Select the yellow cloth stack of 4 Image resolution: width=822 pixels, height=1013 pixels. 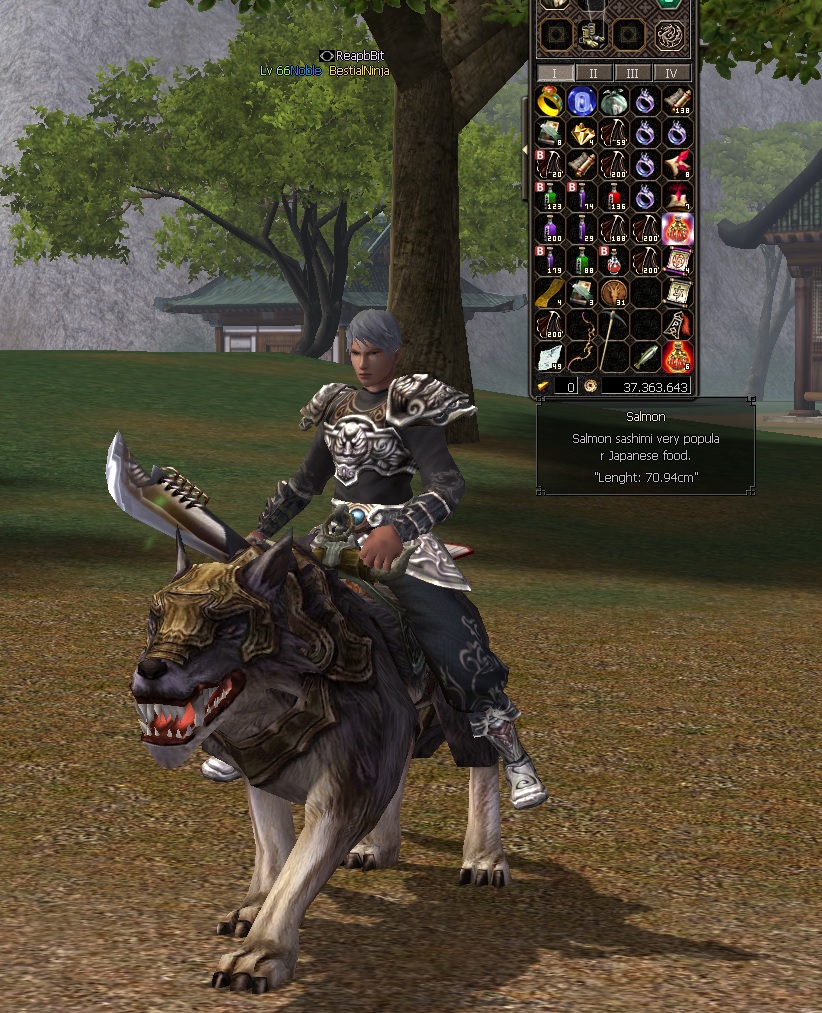pyautogui.click(x=550, y=293)
